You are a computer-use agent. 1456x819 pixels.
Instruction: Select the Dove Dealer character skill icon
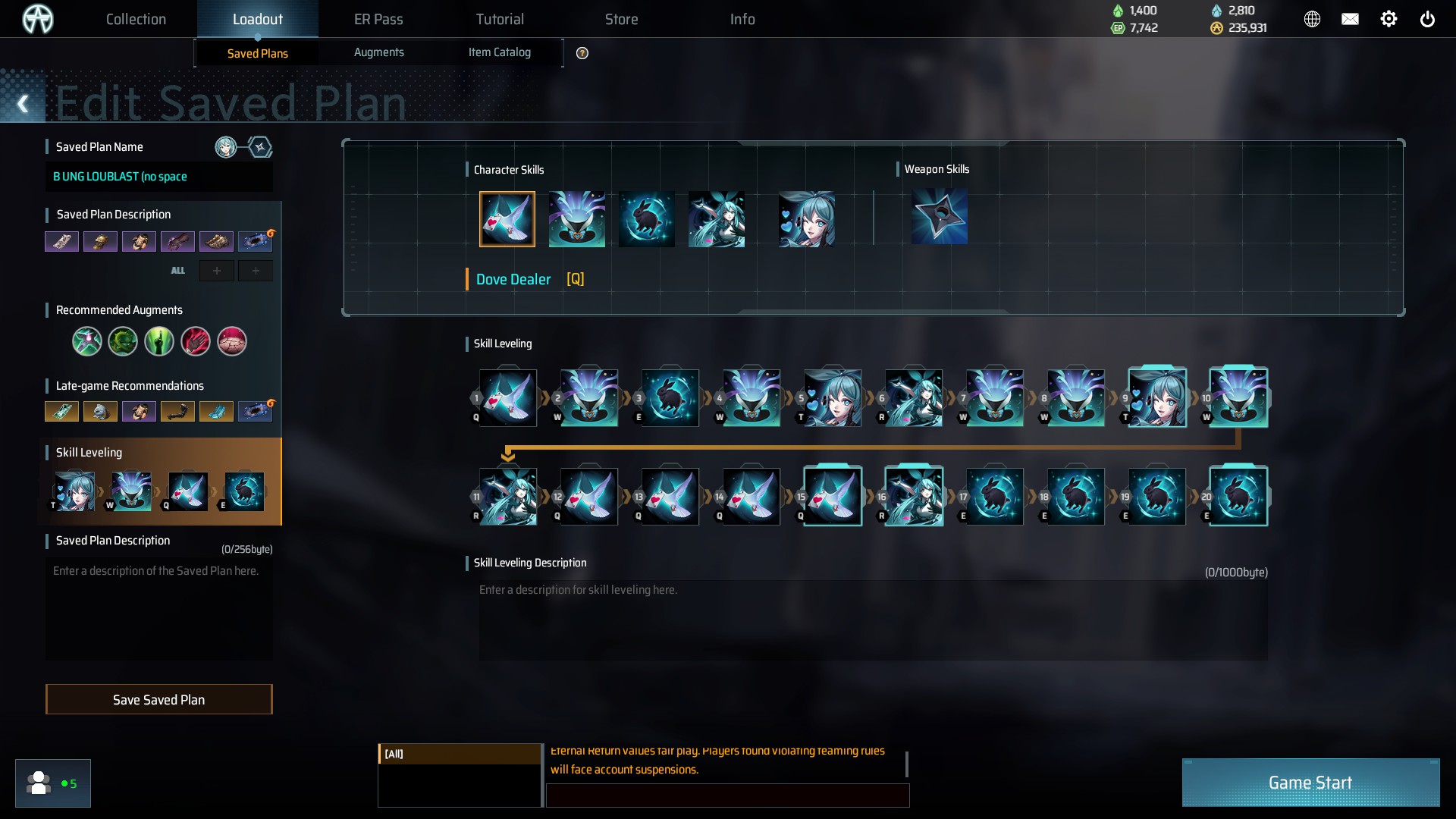507,219
